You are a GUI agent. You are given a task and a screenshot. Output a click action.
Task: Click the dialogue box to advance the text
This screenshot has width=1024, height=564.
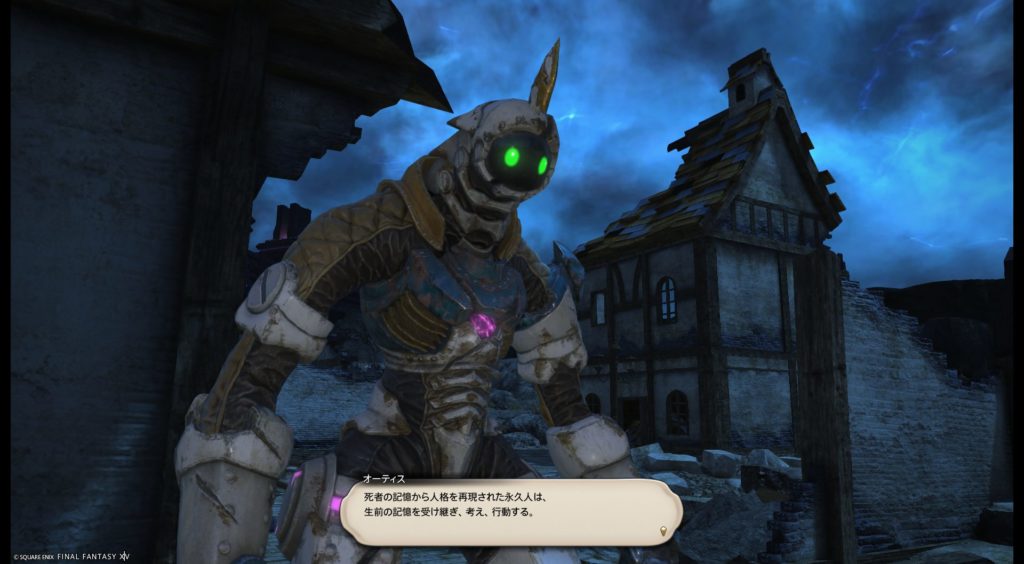(x=510, y=510)
